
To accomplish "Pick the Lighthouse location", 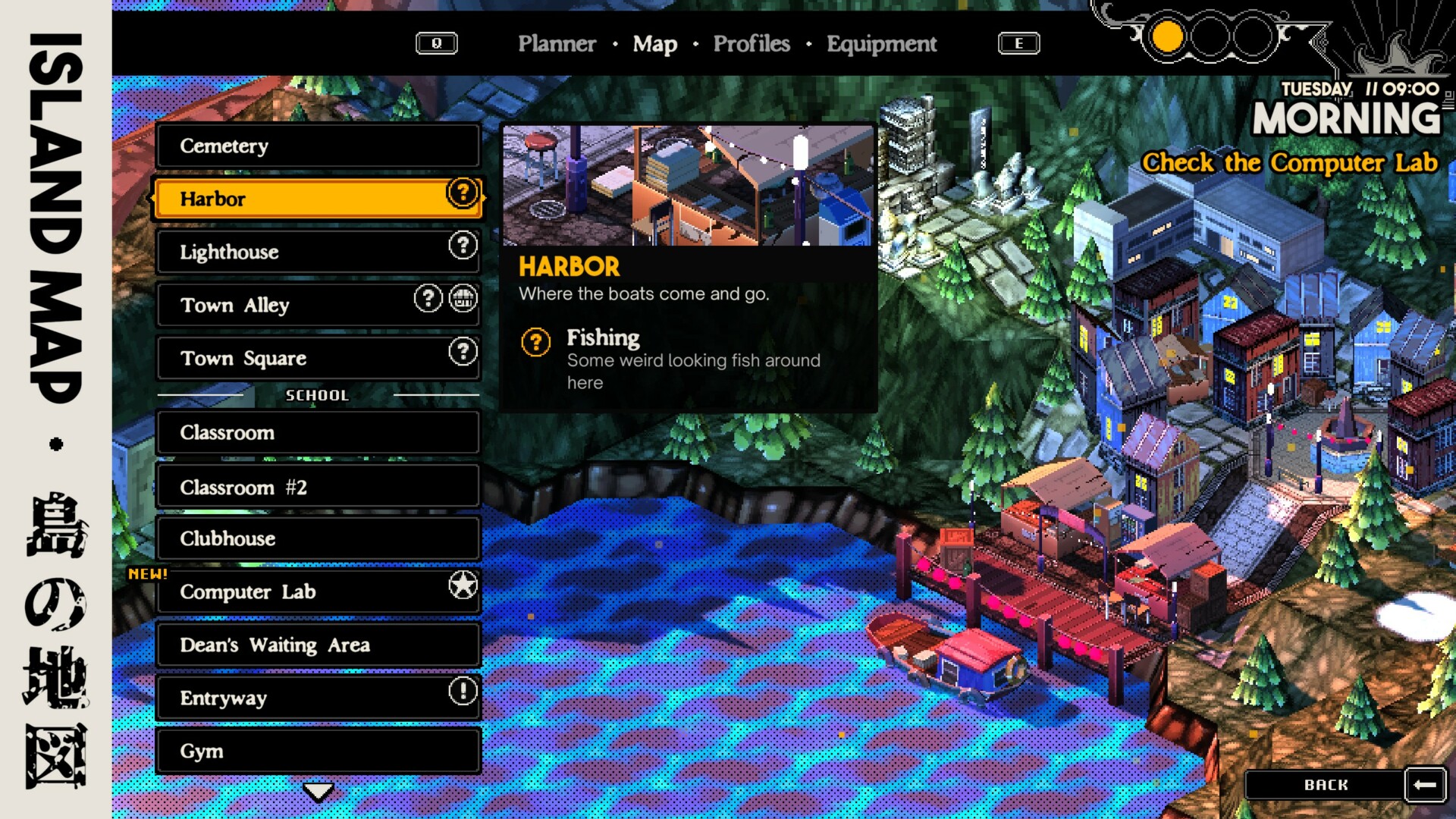I will click(318, 252).
